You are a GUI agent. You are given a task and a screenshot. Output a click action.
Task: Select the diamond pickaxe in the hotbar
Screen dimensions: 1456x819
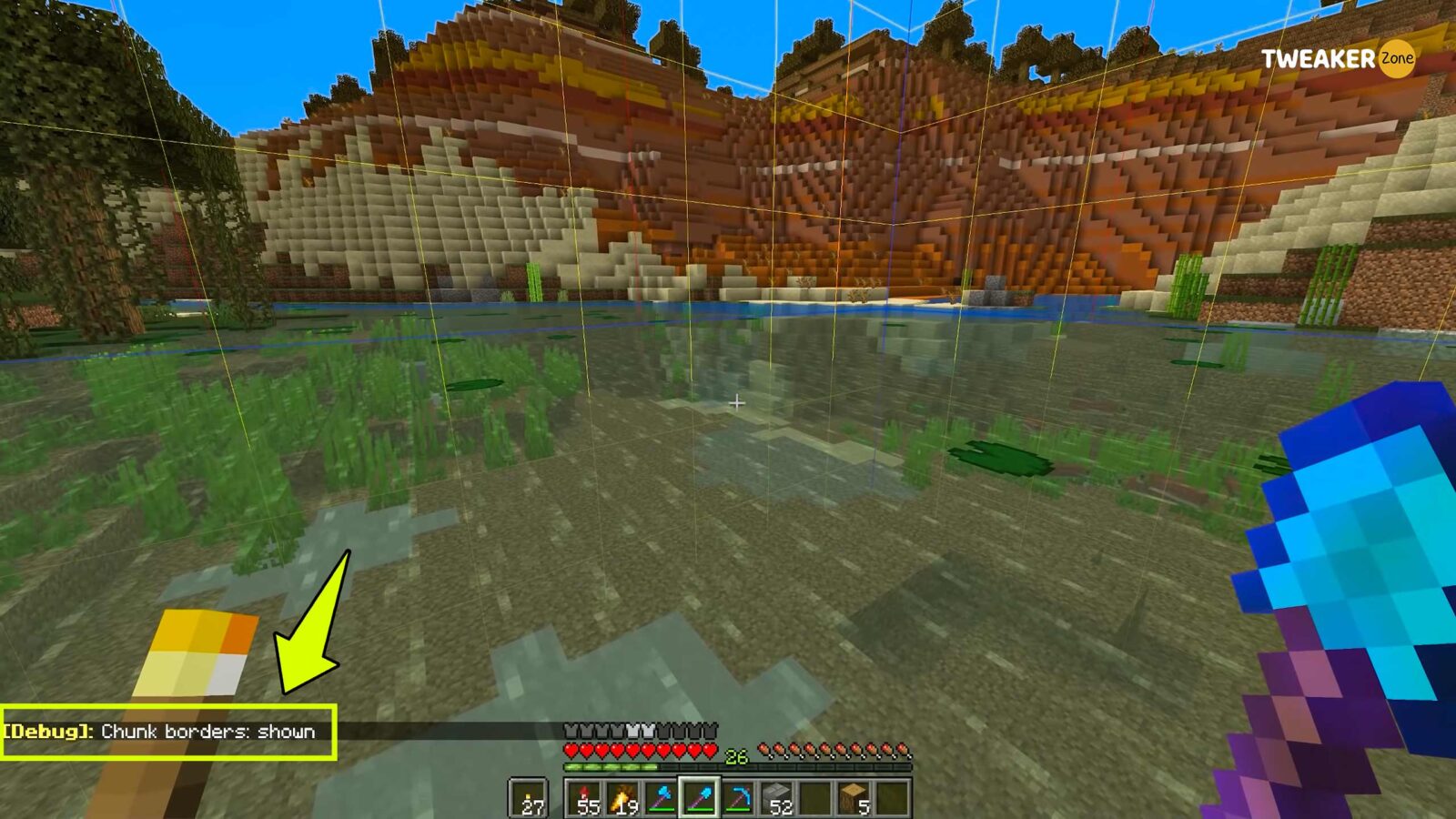[x=739, y=798]
